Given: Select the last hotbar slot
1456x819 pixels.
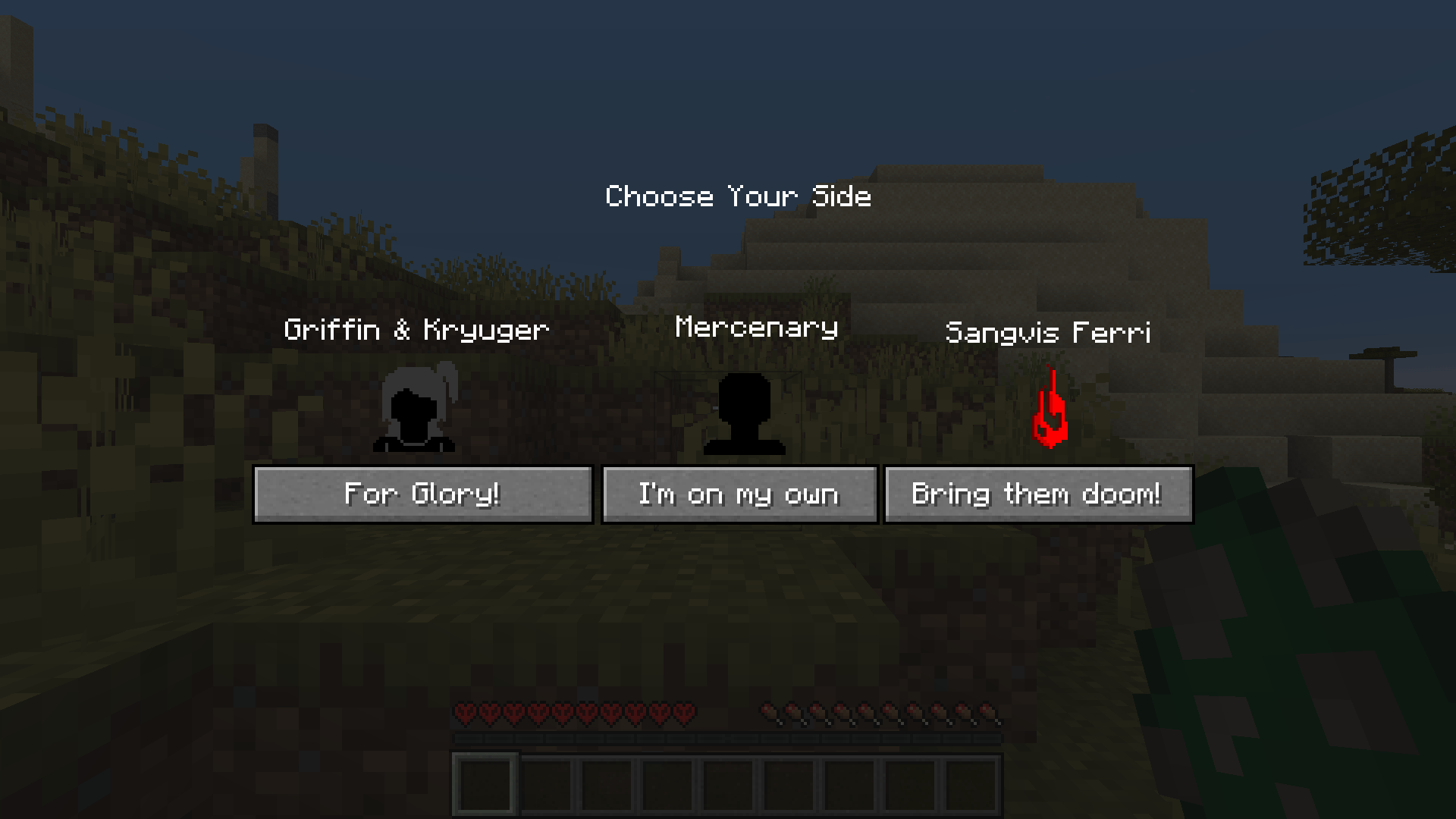Looking at the screenshot, I should 970,784.
